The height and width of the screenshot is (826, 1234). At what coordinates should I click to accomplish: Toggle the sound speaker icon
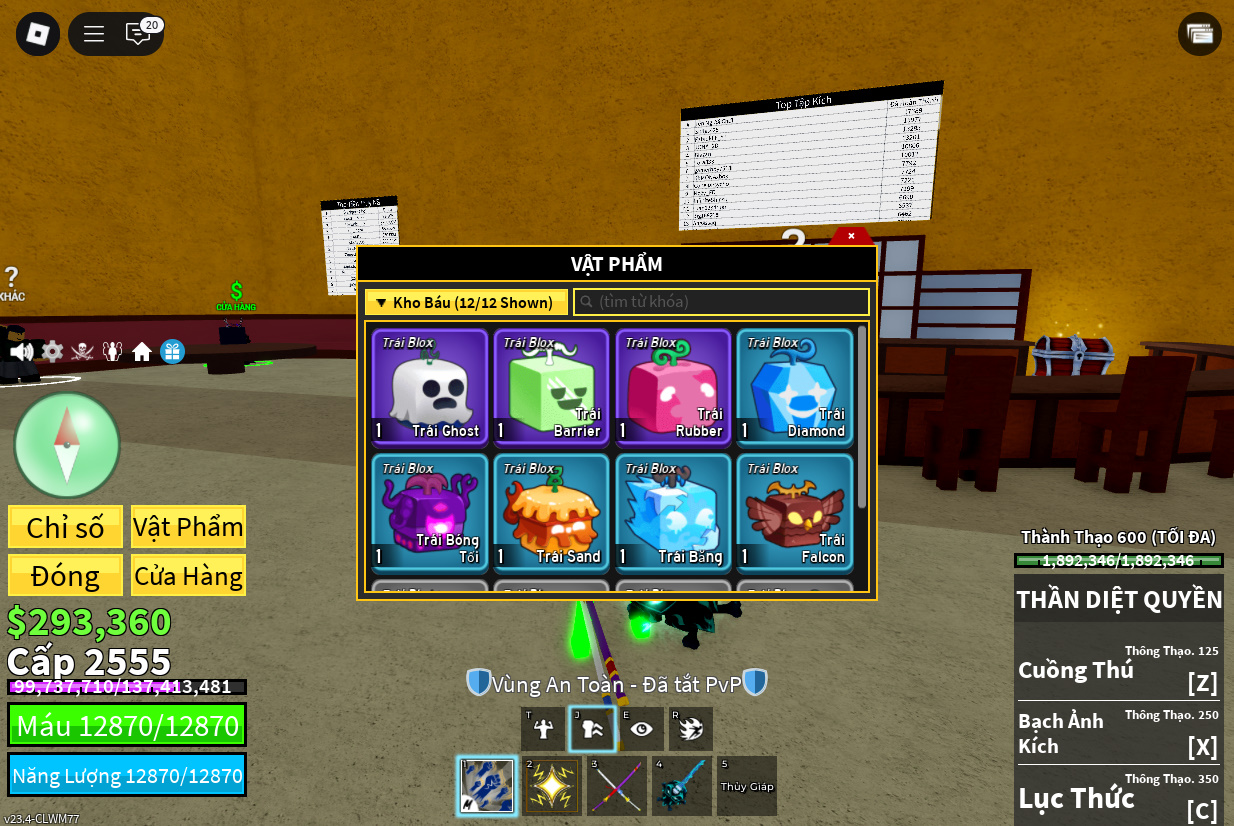click(21, 352)
